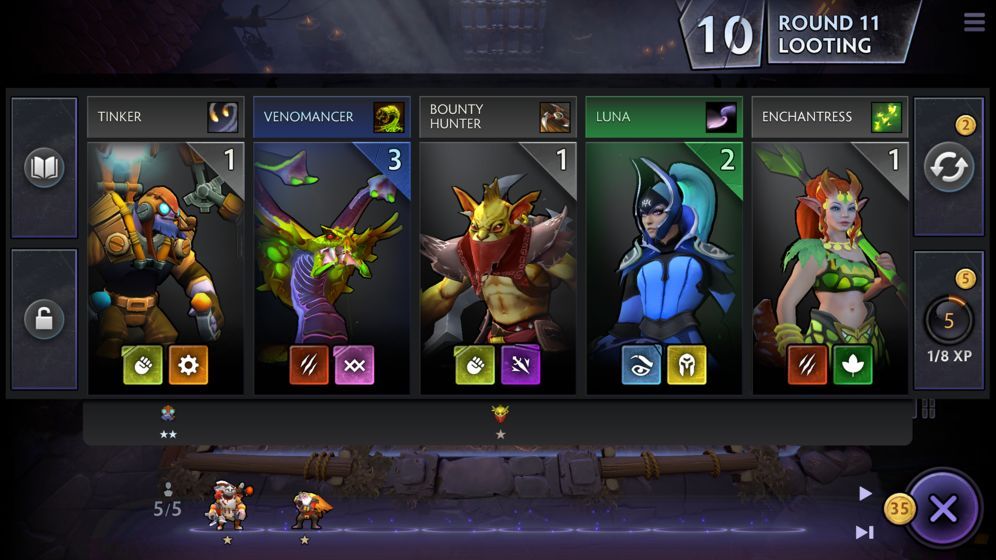
Task: Toggle the shop lock padlock
Action: [x=44, y=319]
